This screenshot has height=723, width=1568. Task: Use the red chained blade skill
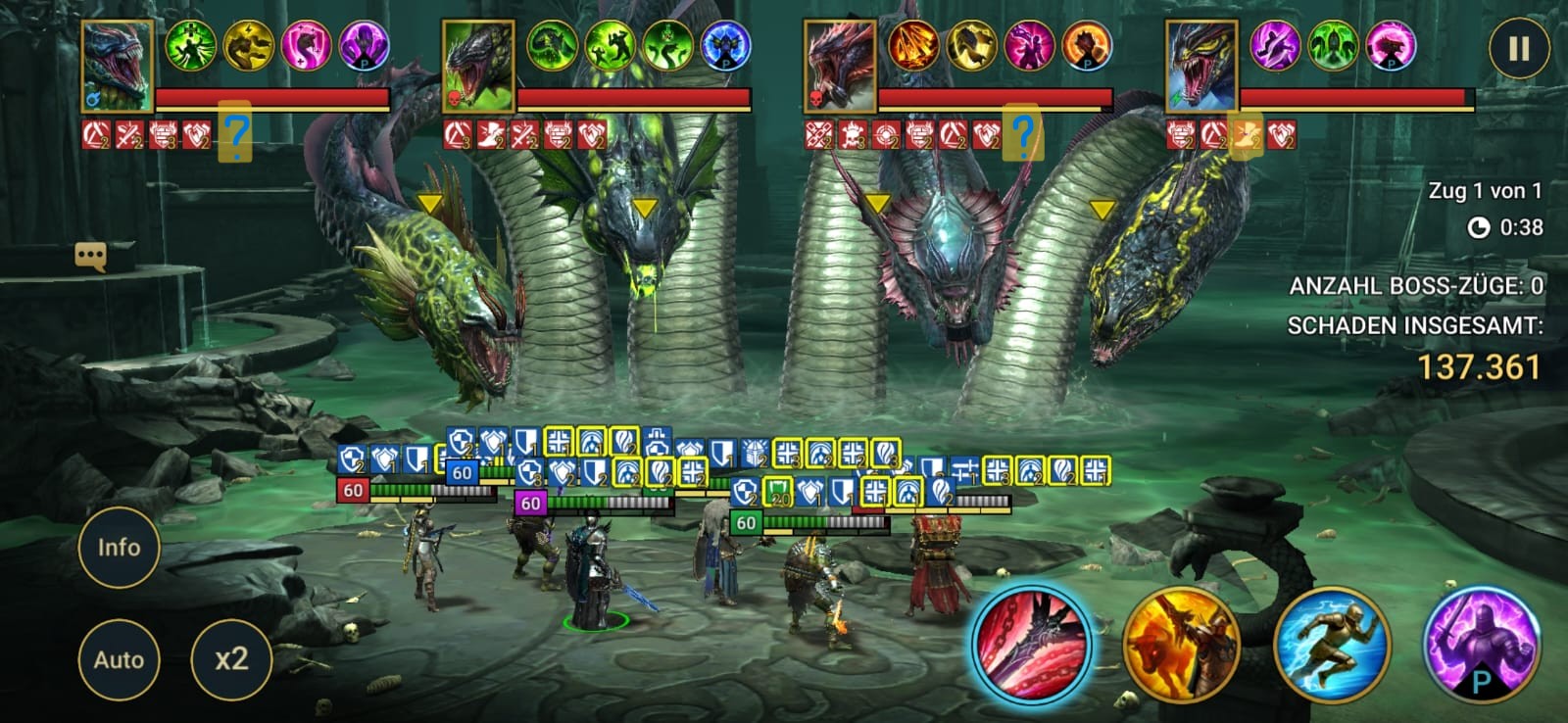tap(1030, 645)
